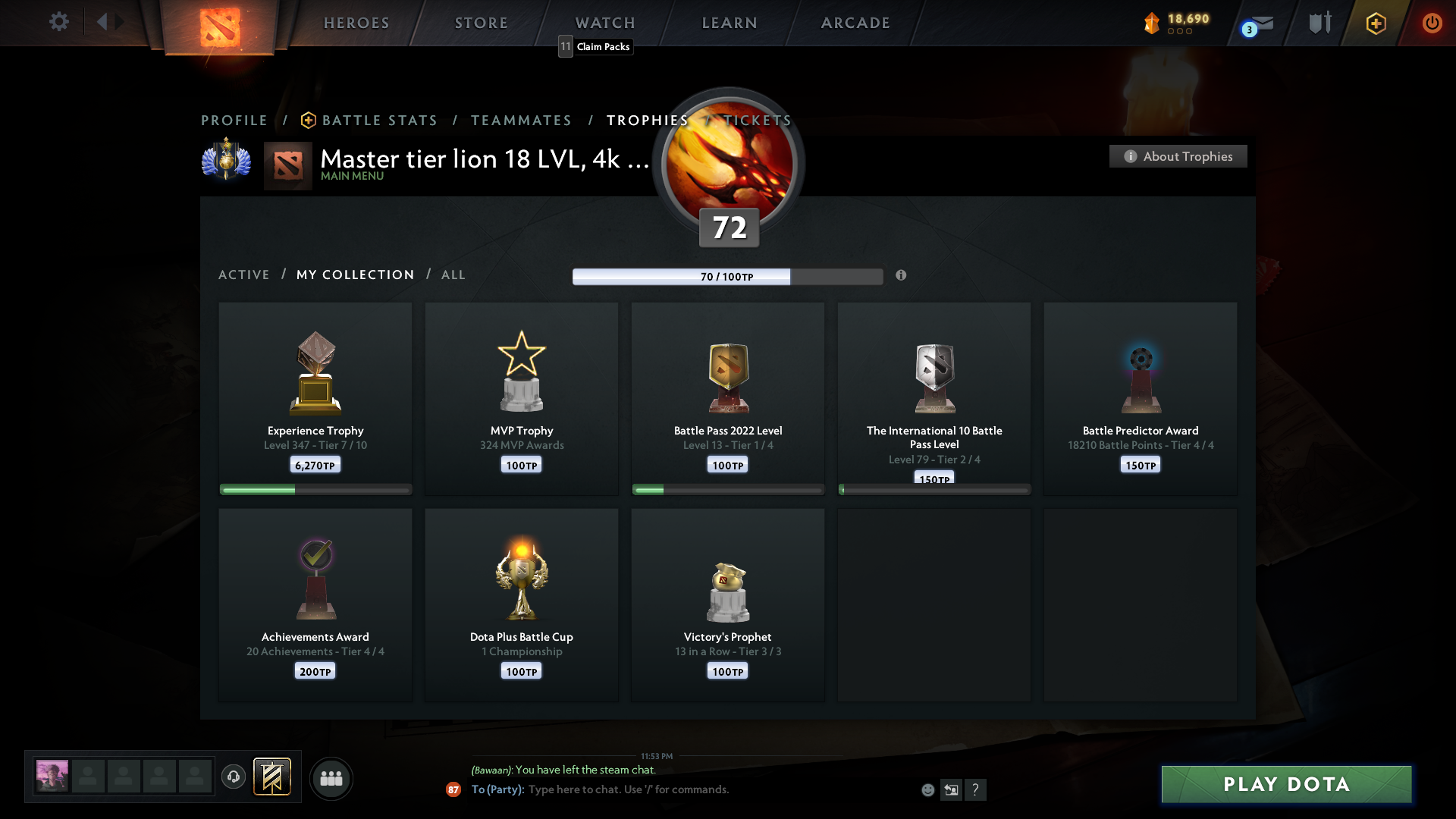
Task: Expand the Claim Packs notification
Action: click(x=595, y=46)
